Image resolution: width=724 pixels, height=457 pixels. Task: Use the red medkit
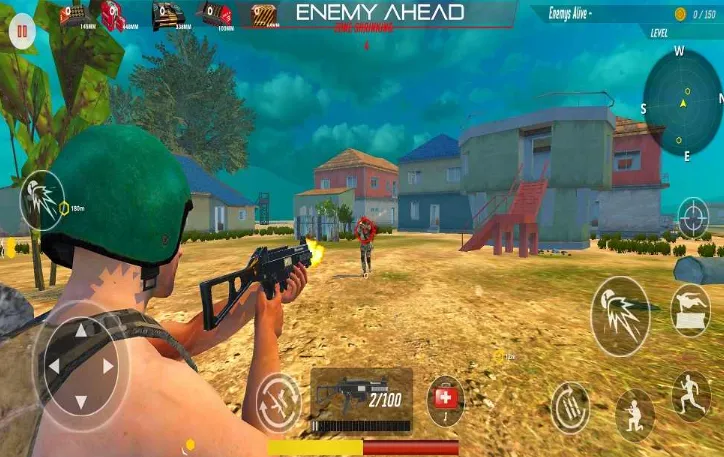445,399
